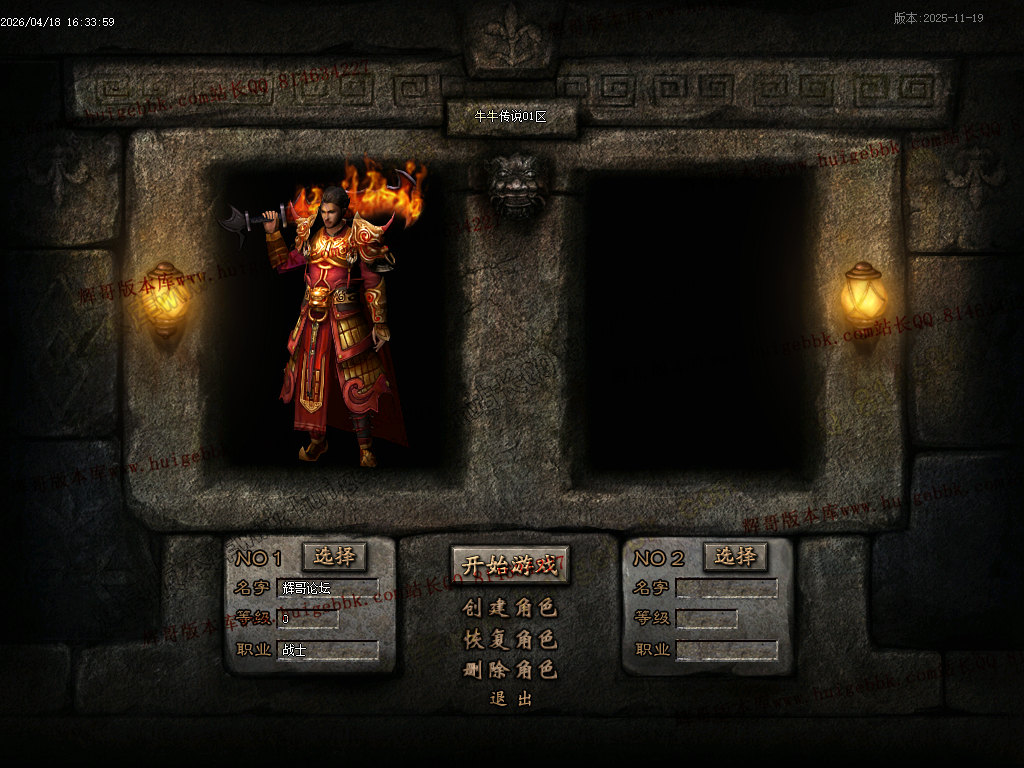The width and height of the screenshot is (1024, 768).
Task: Select the red-armored warrior character
Action: tap(335, 330)
